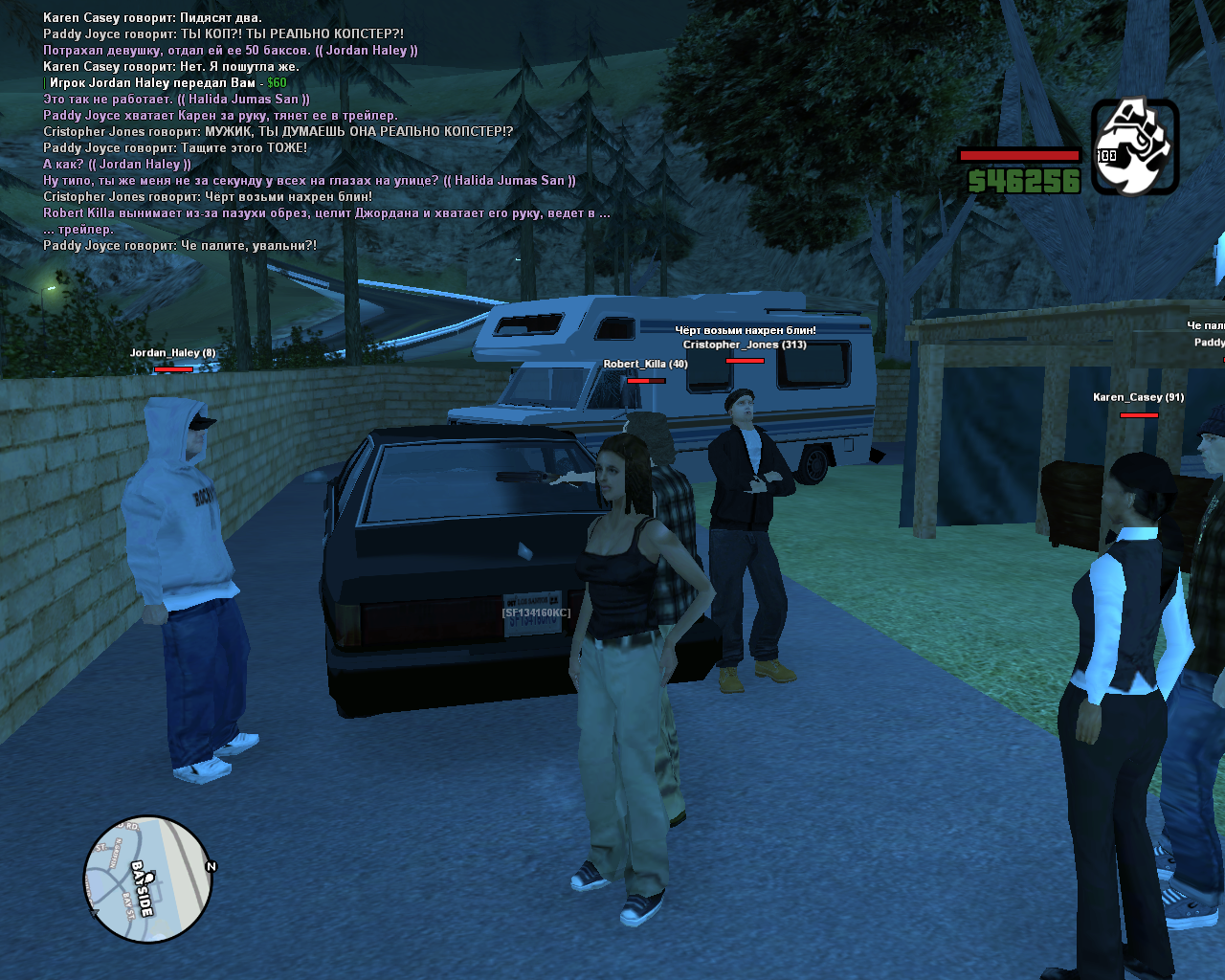Click the circular Bayside minimap
Screen dimensions: 1225x980
[x=147, y=879]
